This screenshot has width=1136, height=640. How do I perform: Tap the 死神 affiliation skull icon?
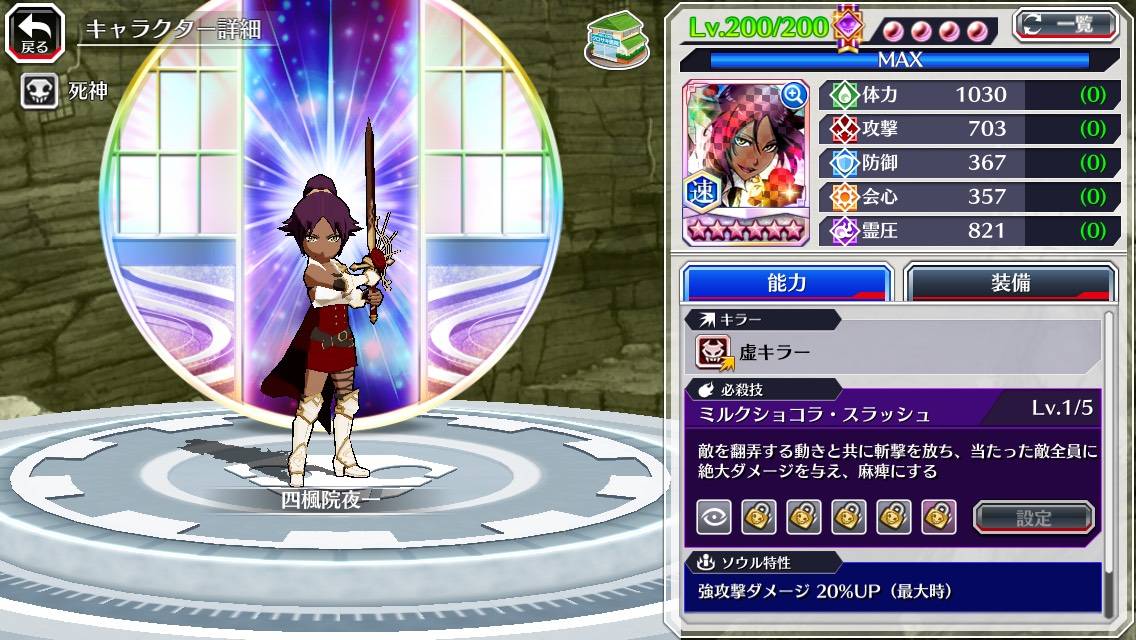point(38,92)
